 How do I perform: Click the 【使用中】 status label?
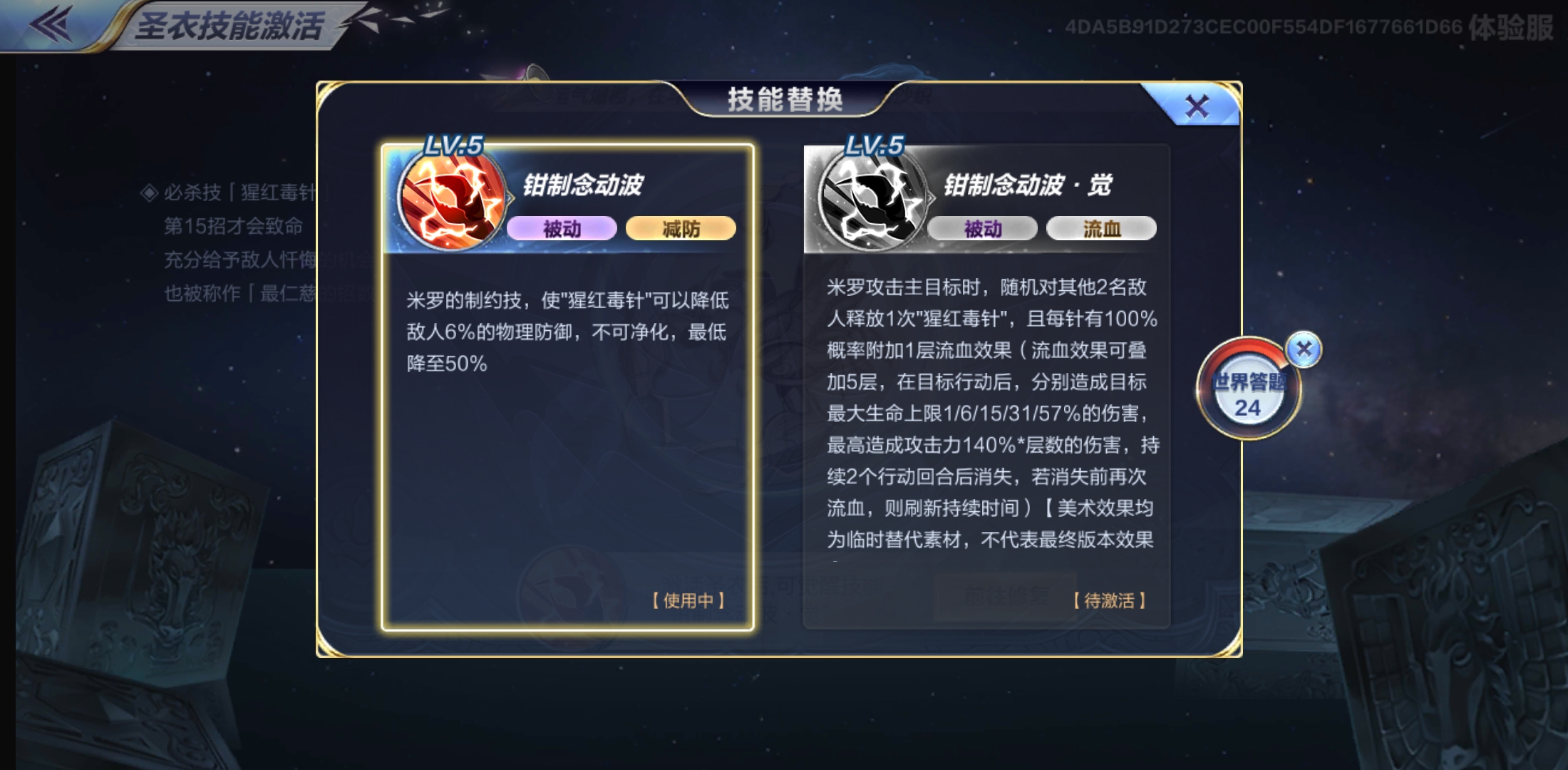pyautogui.click(x=688, y=602)
